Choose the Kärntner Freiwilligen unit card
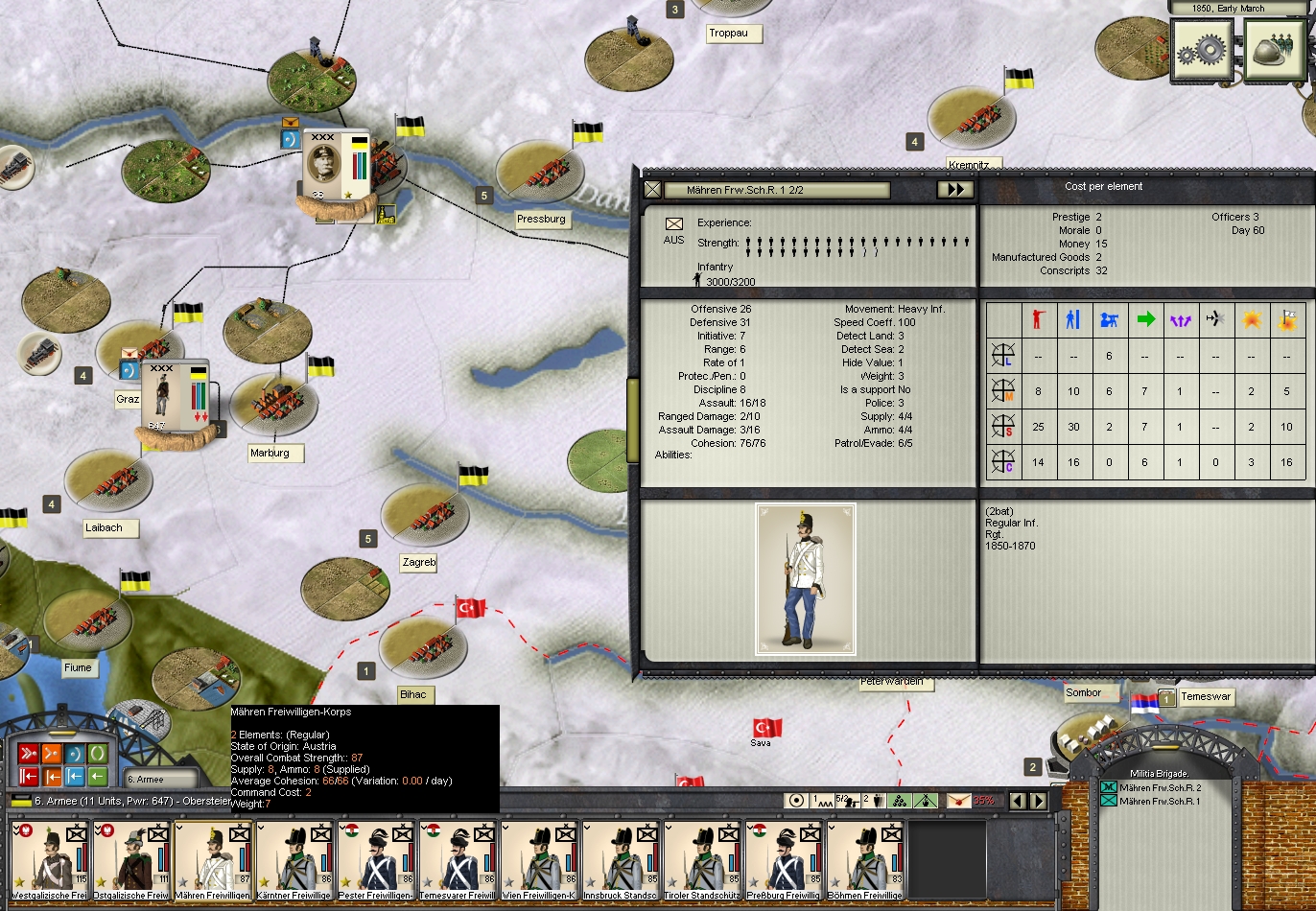The height and width of the screenshot is (911, 1316). click(294, 859)
